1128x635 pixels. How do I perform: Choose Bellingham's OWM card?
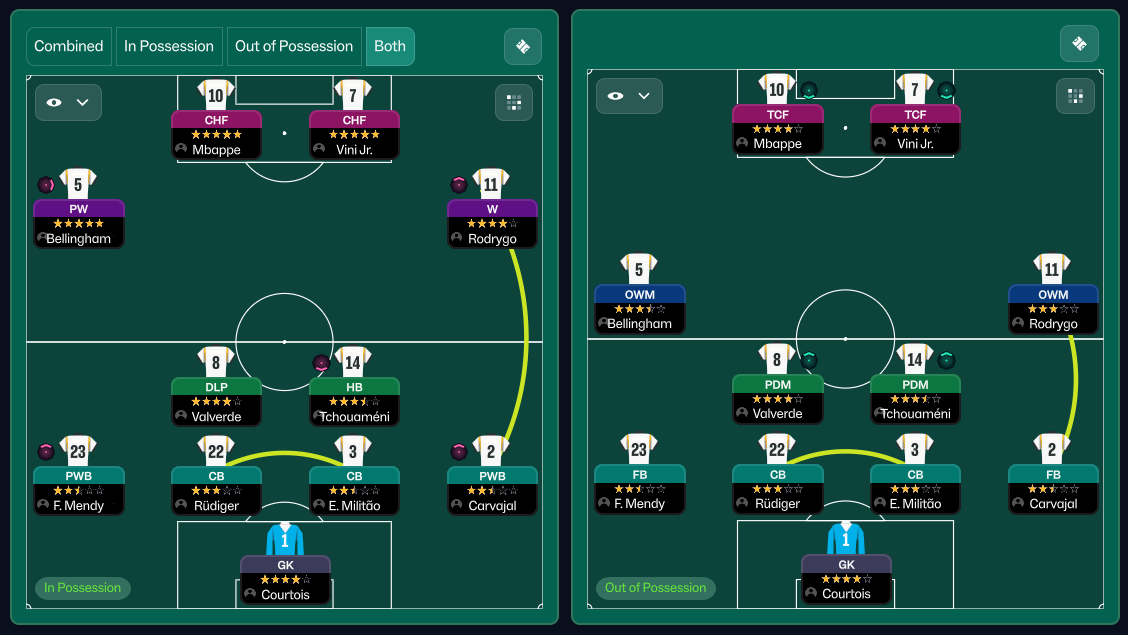pos(639,309)
